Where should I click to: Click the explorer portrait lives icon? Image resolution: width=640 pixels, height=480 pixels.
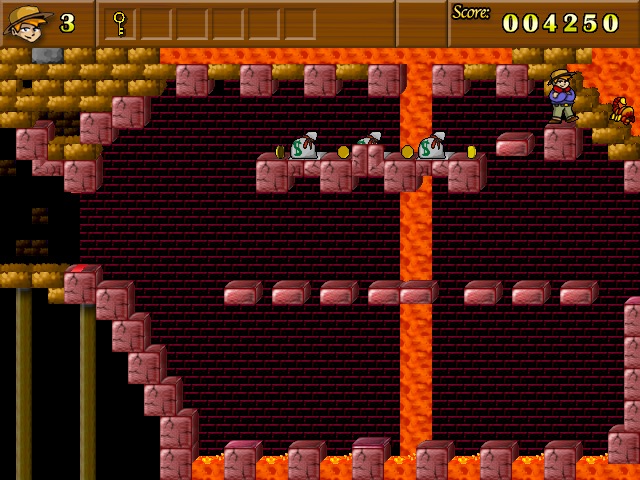(28, 22)
